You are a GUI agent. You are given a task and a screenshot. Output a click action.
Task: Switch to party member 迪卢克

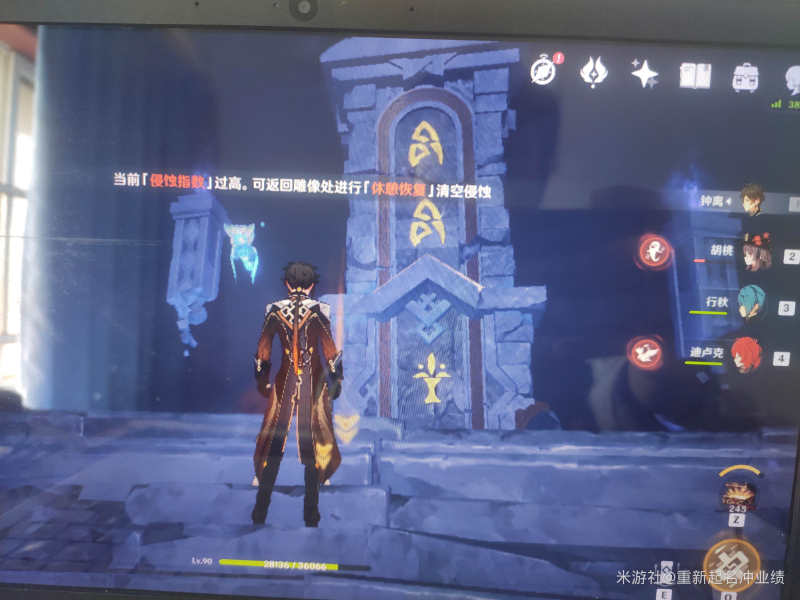pyautogui.click(x=746, y=353)
